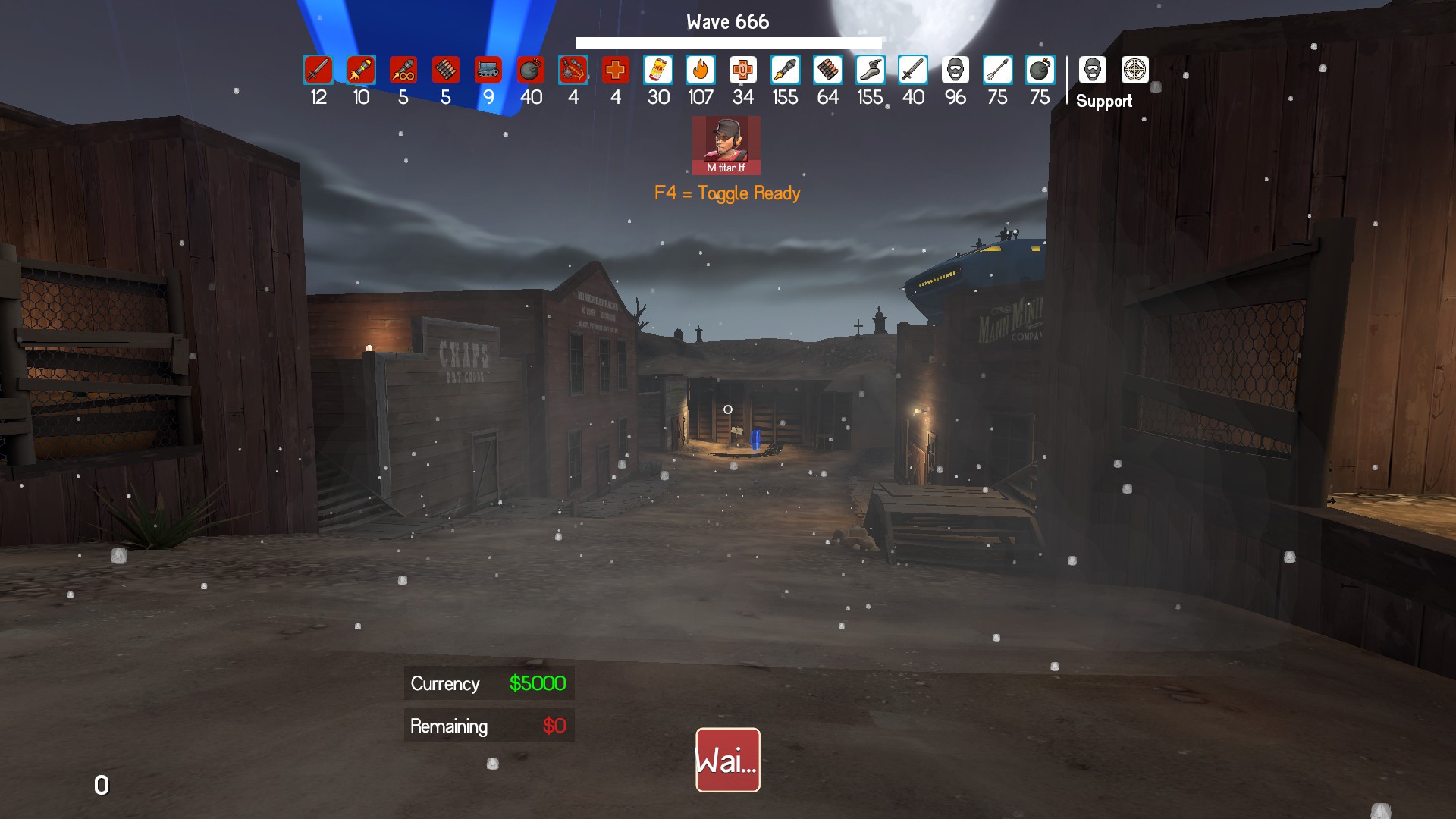This screenshot has width=1456, height=819.
Task: Click the white bomb icon
Action: (x=1040, y=71)
